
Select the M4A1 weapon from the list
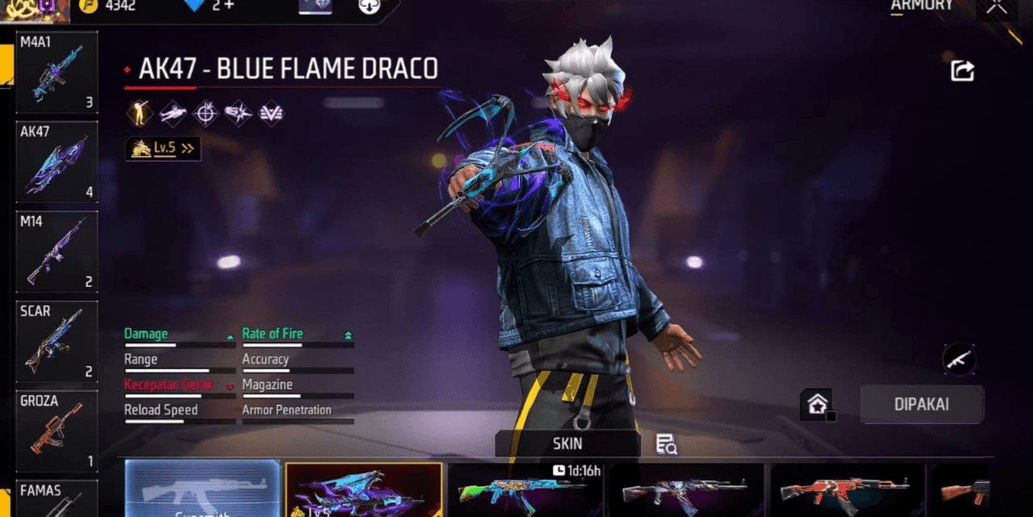[x=57, y=73]
